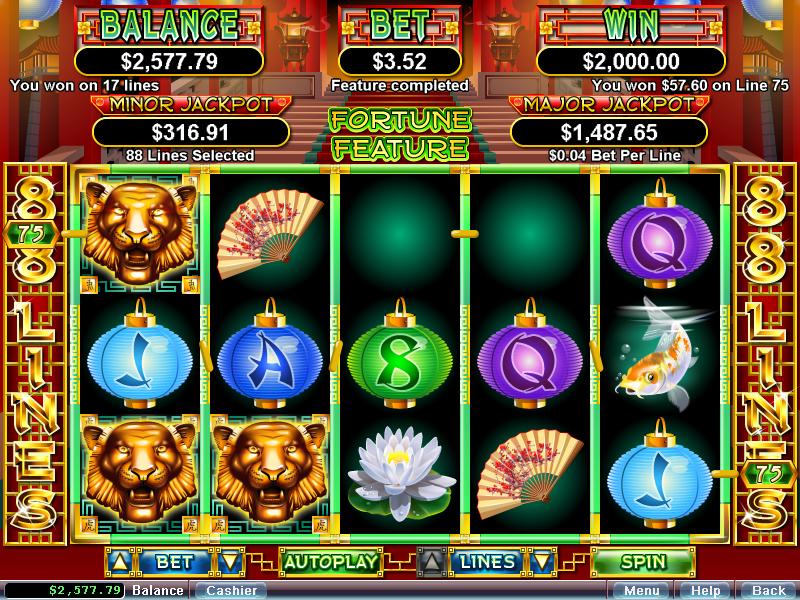
Task: Open the Menu
Action: point(642,590)
